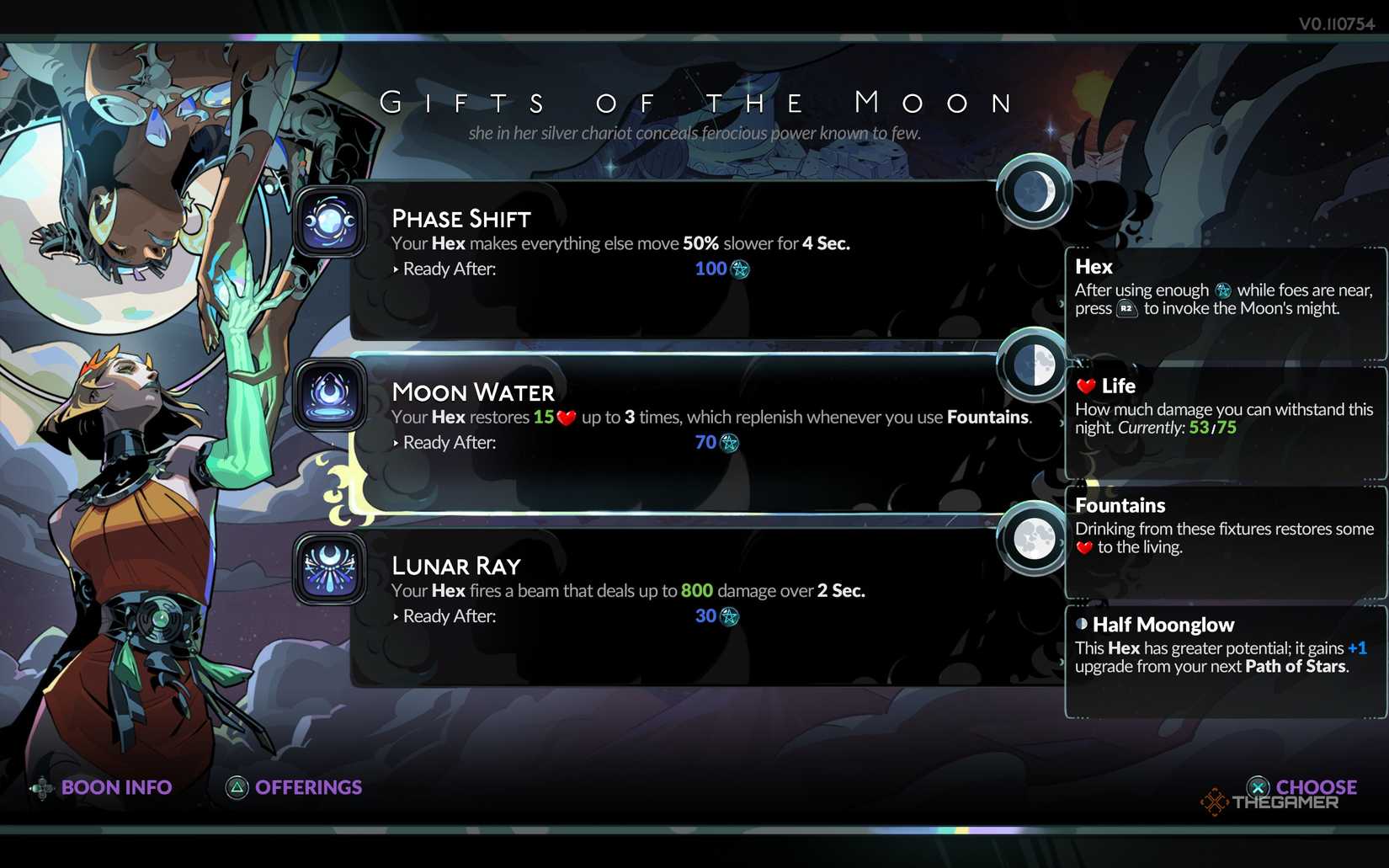Viewport: 1389px width, 868px height.
Task: Select the Moon Water boon icon
Action: [328, 395]
